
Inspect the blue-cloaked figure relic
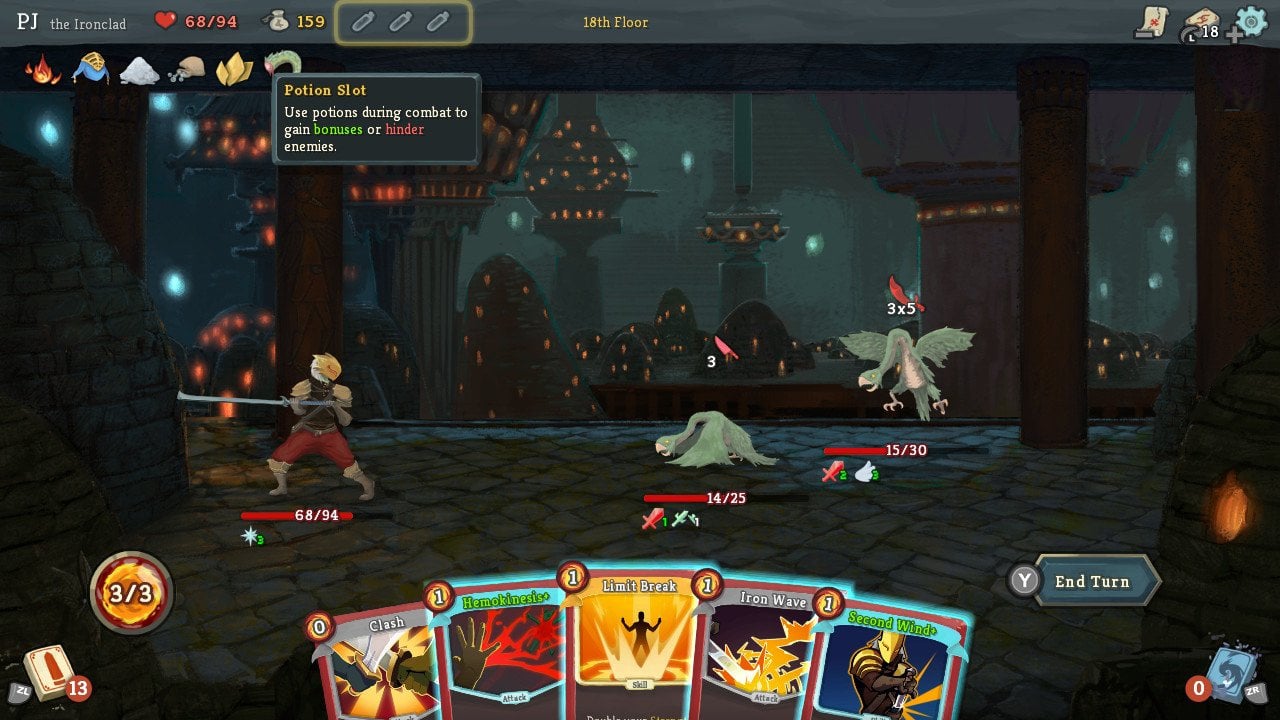click(94, 70)
